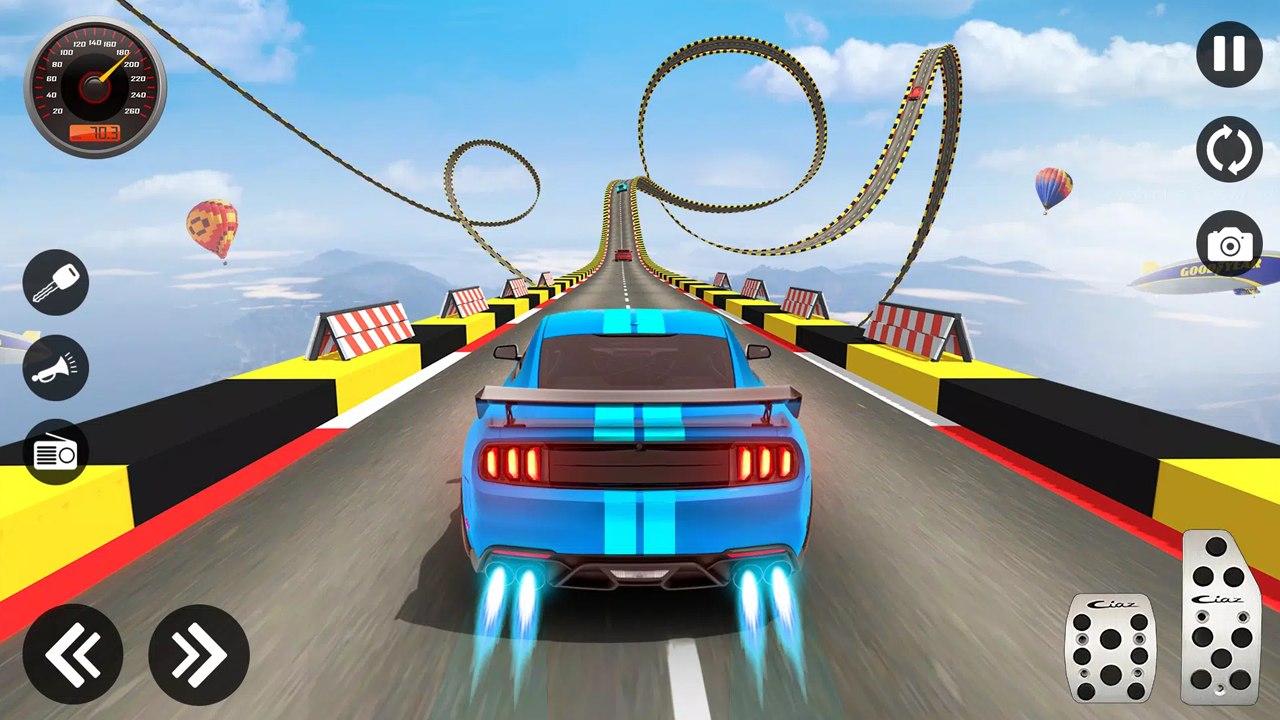Toggle engine on using the key icon
The height and width of the screenshot is (720, 1280).
tap(56, 281)
